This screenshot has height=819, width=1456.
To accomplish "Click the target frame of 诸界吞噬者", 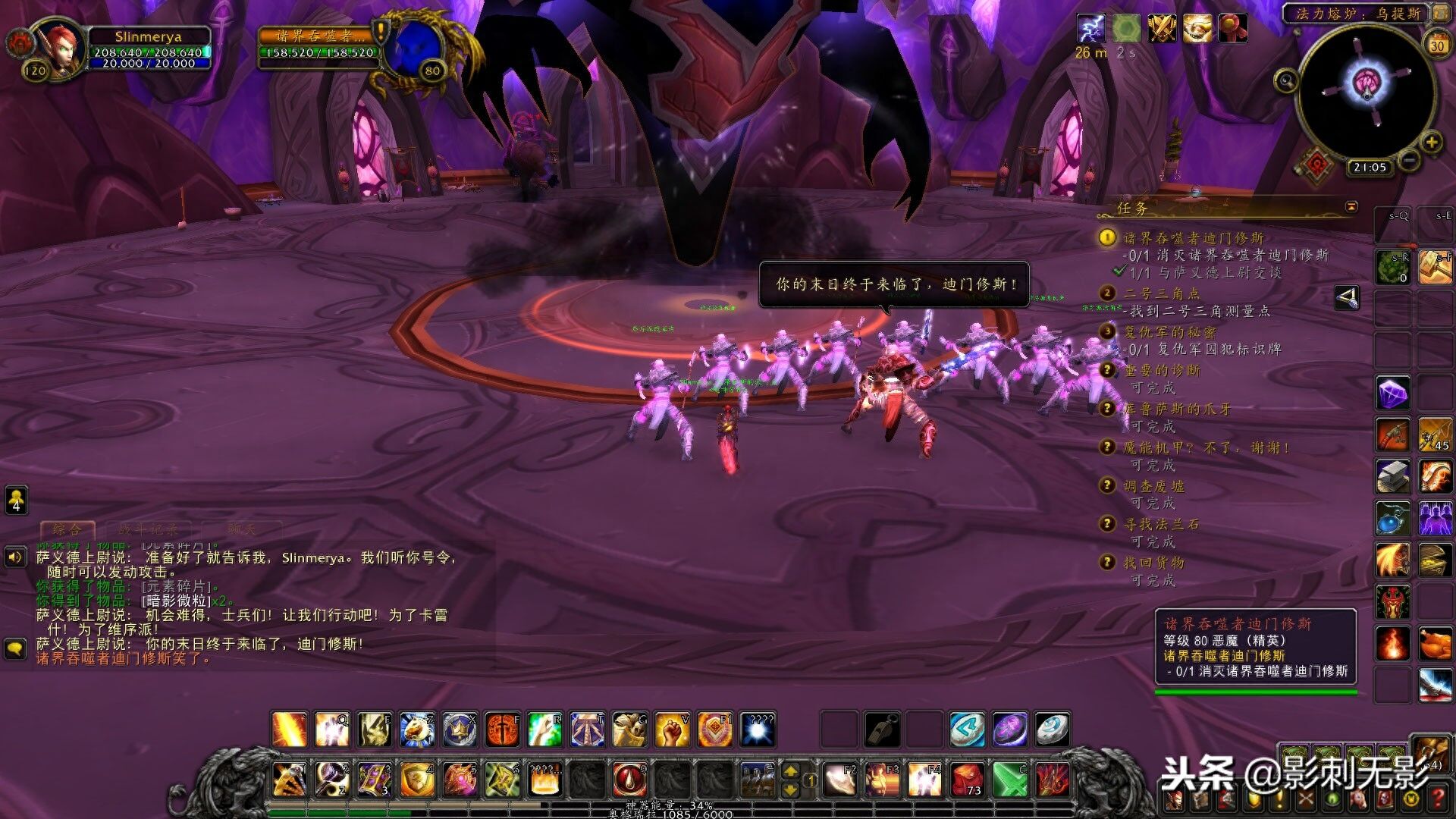I will (x=318, y=45).
